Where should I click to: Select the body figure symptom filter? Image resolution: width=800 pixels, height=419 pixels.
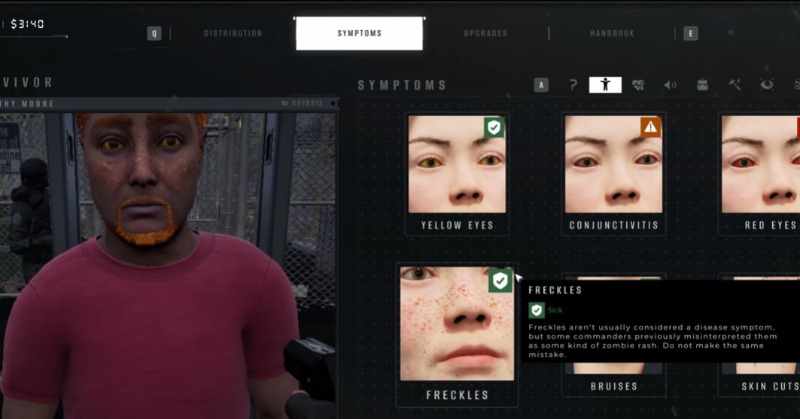(x=605, y=85)
